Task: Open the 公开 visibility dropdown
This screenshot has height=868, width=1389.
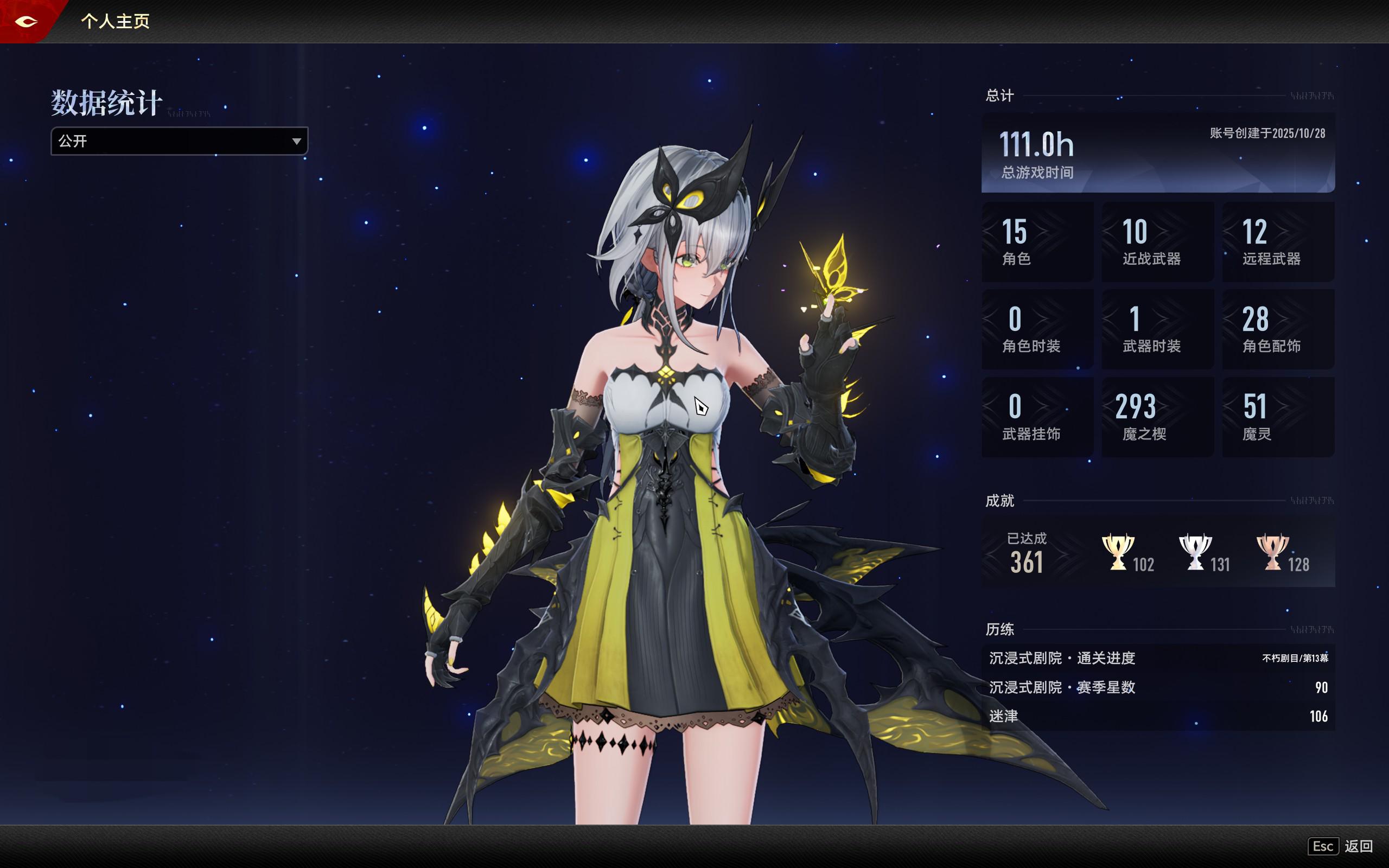Action: tap(179, 141)
